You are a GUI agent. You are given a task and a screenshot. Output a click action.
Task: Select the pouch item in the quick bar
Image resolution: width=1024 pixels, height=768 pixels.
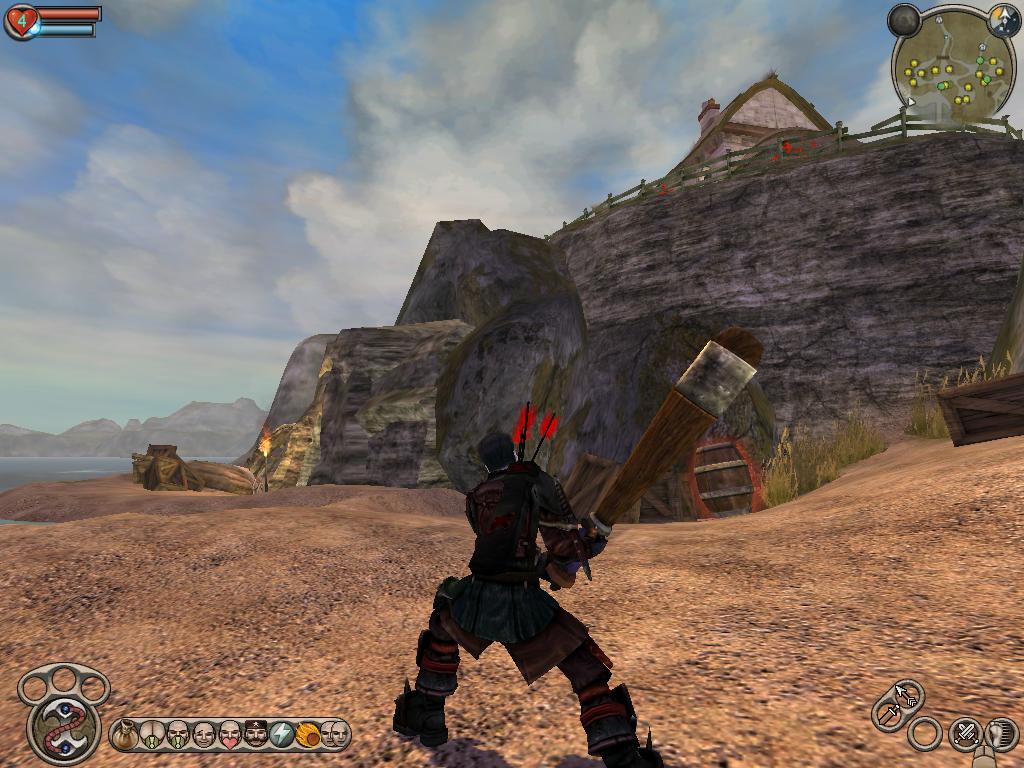click(x=125, y=735)
